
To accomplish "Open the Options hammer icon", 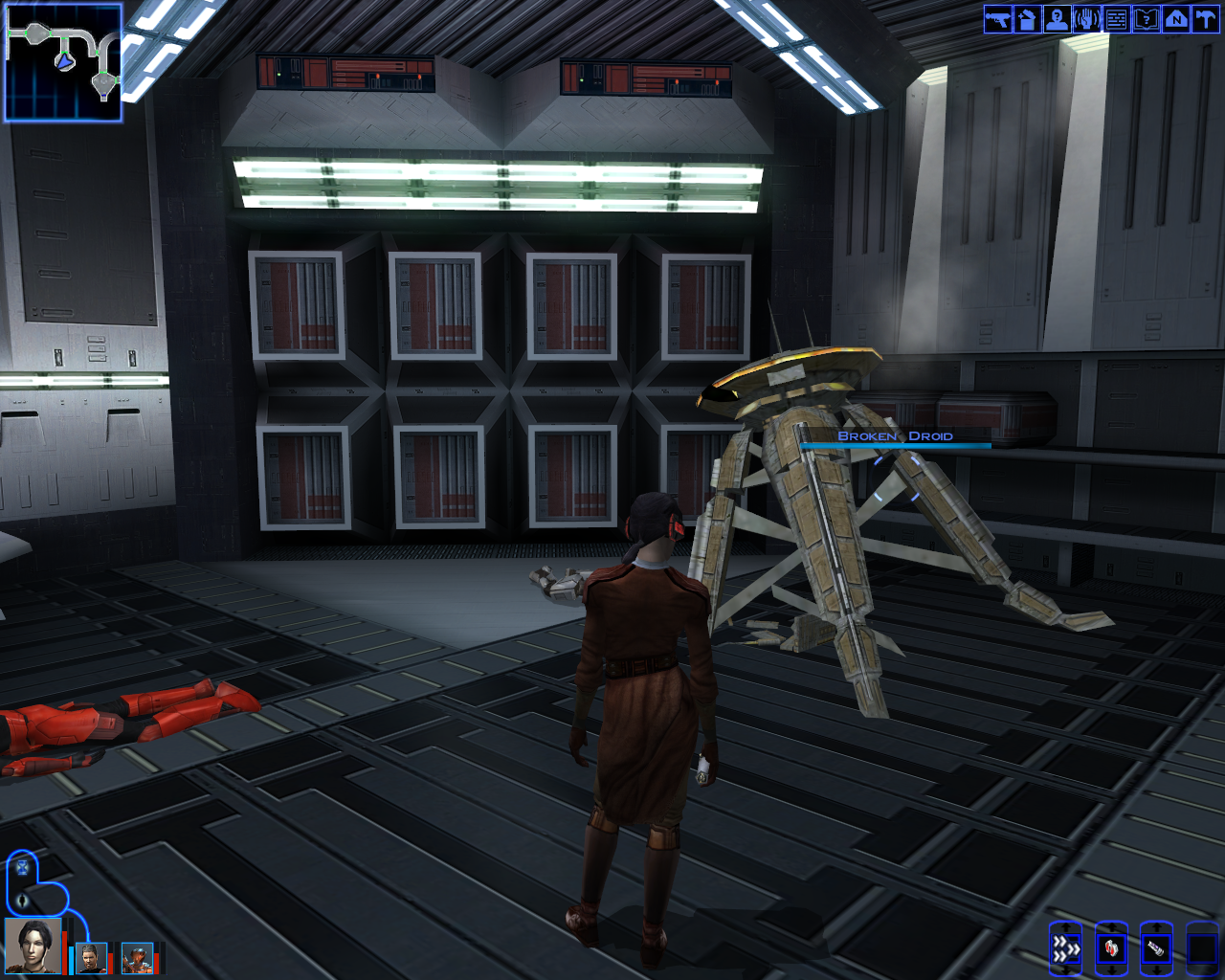I will (1205, 19).
